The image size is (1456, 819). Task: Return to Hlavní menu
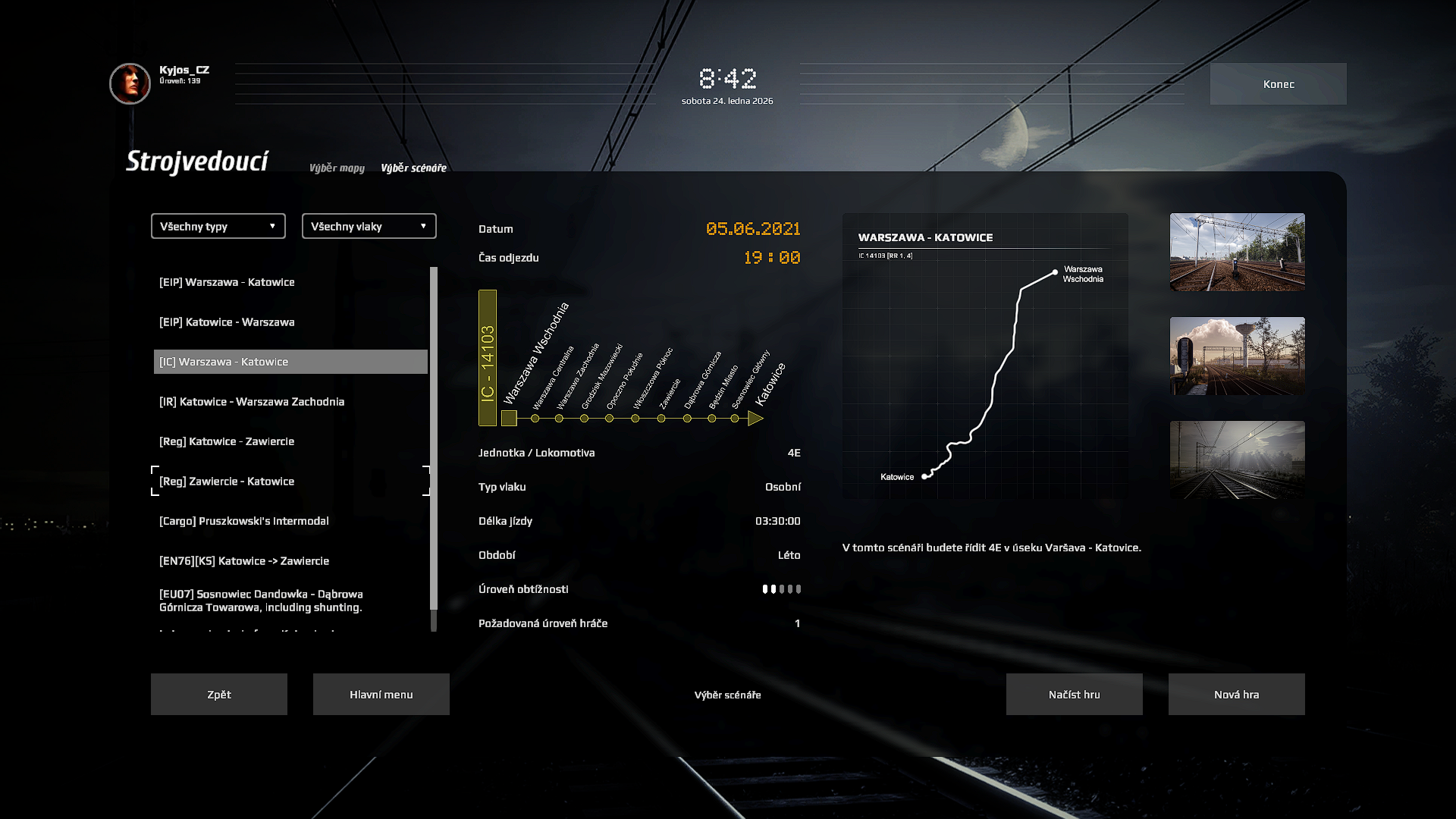pos(381,695)
